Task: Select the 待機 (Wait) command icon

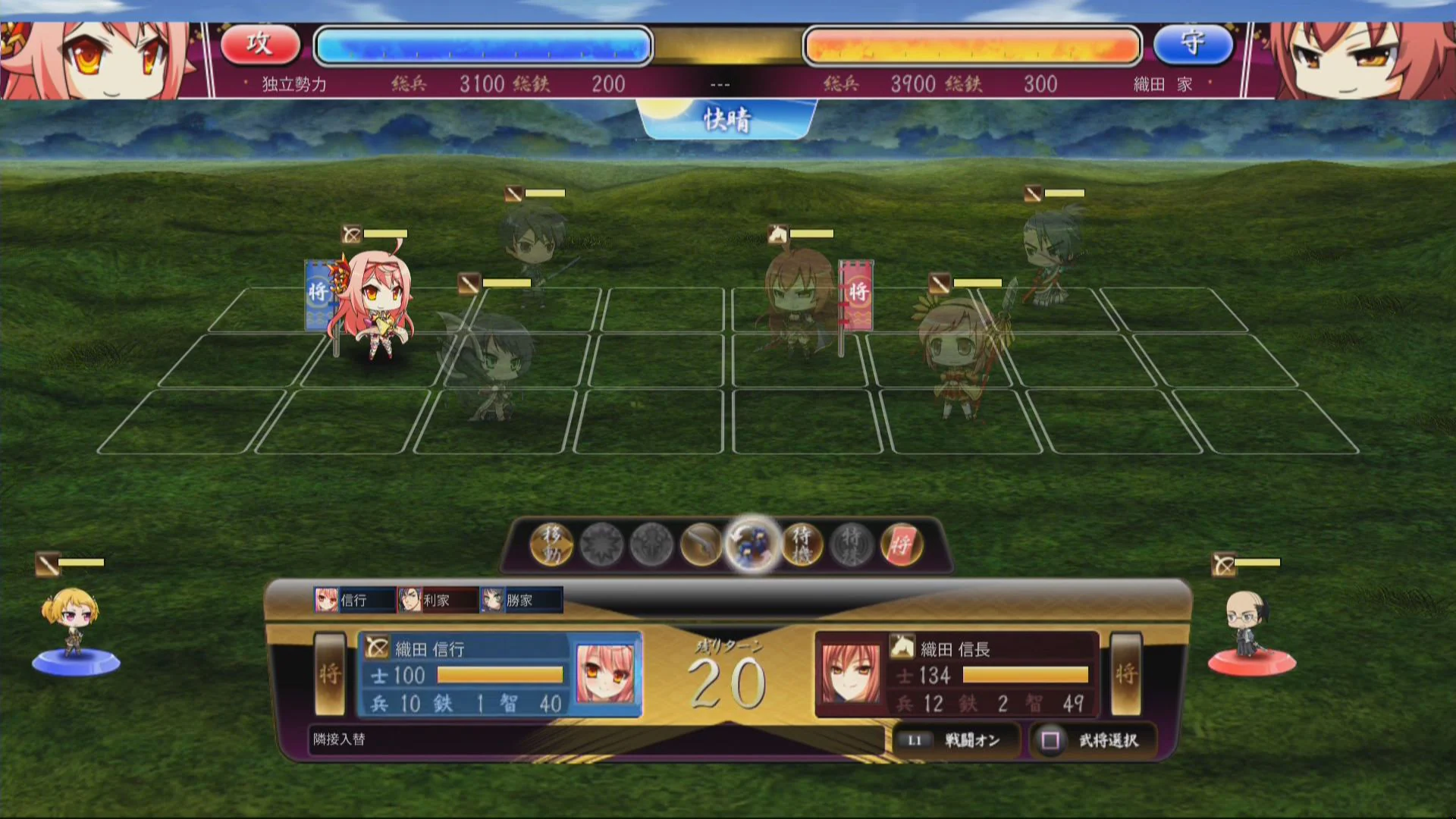Action: pyautogui.click(x=802, y=544)
